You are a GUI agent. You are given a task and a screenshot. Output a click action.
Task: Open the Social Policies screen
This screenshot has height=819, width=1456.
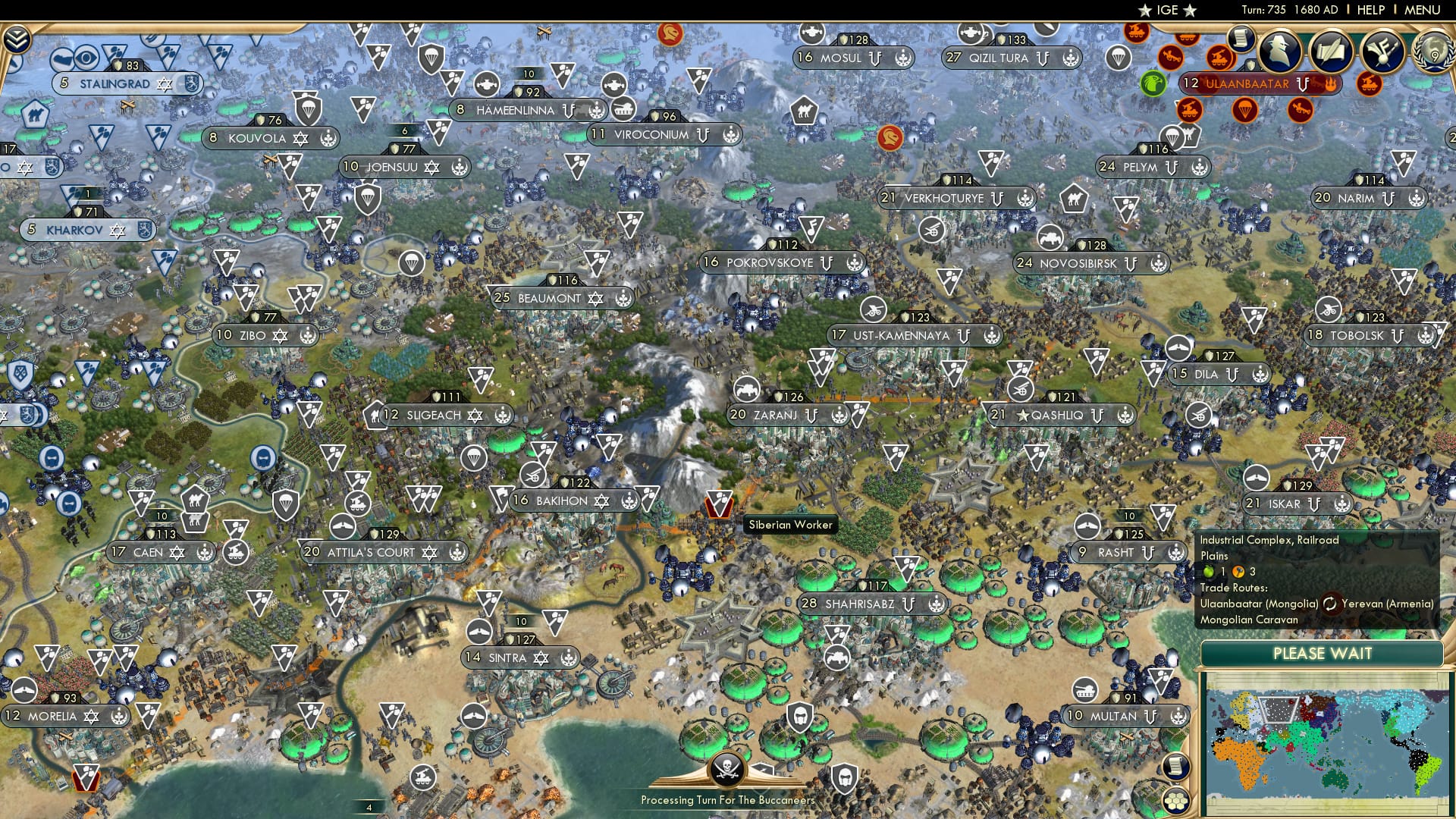click(1331, 51)
